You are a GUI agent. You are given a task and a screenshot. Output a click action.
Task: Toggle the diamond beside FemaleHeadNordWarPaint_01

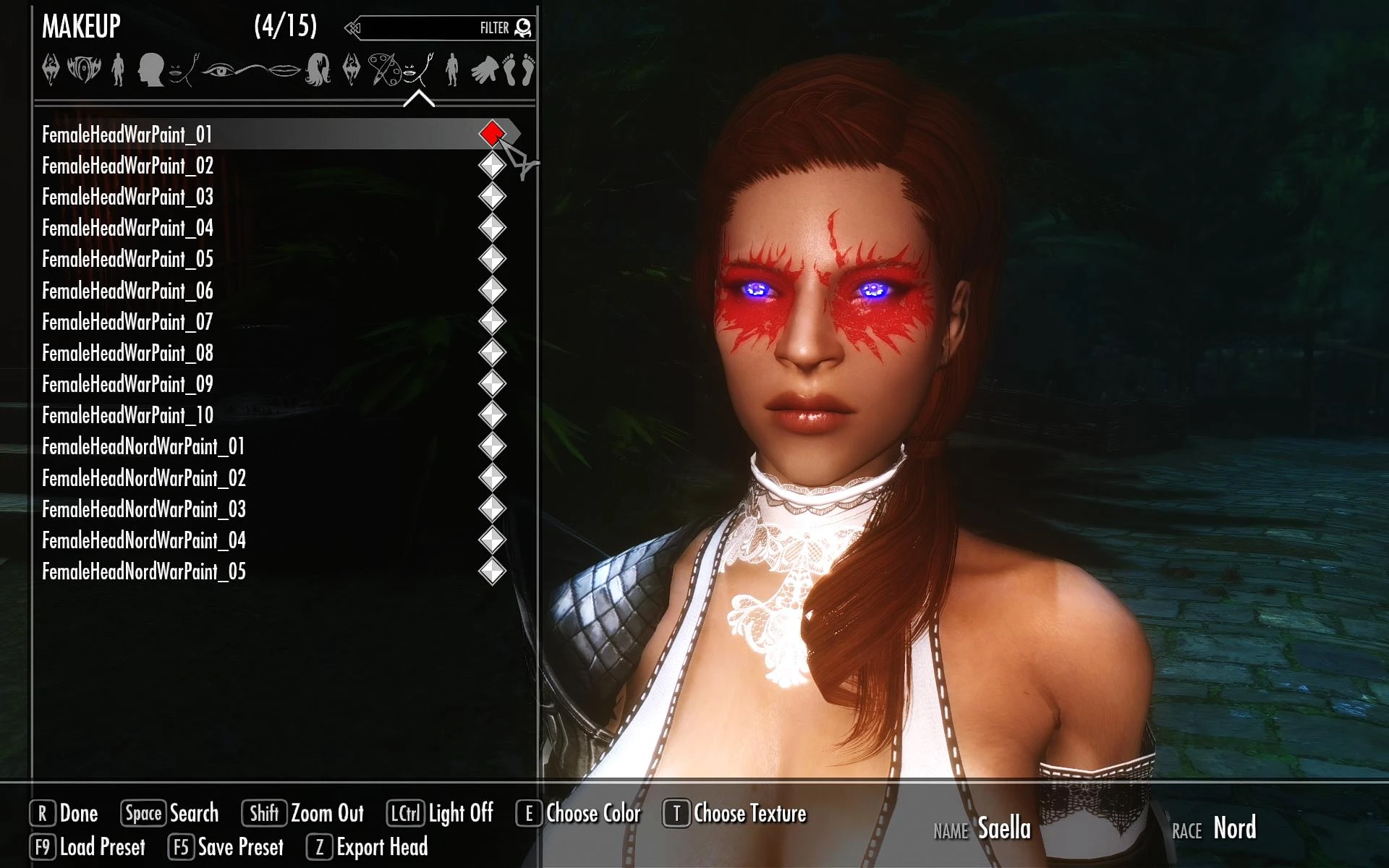tap(492, 446)
